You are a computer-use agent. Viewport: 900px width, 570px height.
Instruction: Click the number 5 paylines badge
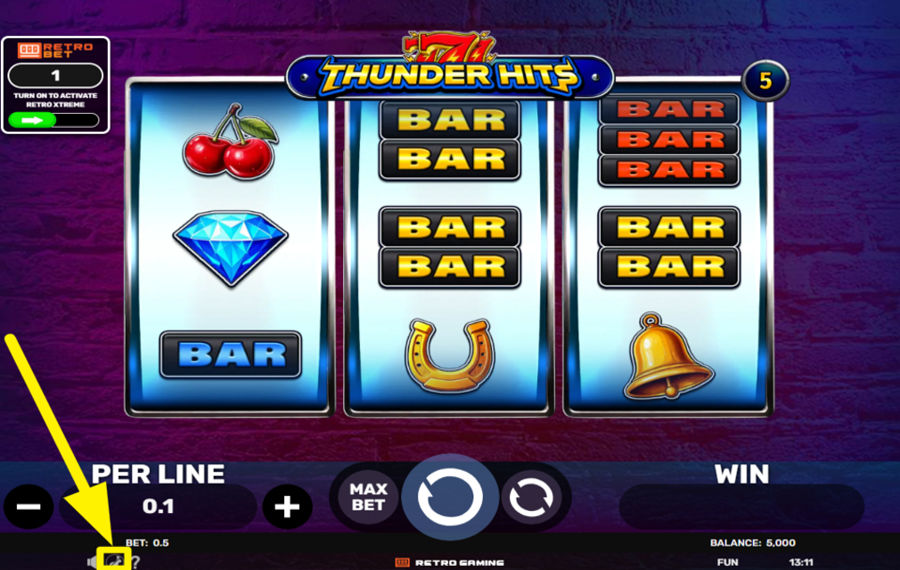pyautogui.click(x=766, y=82)
